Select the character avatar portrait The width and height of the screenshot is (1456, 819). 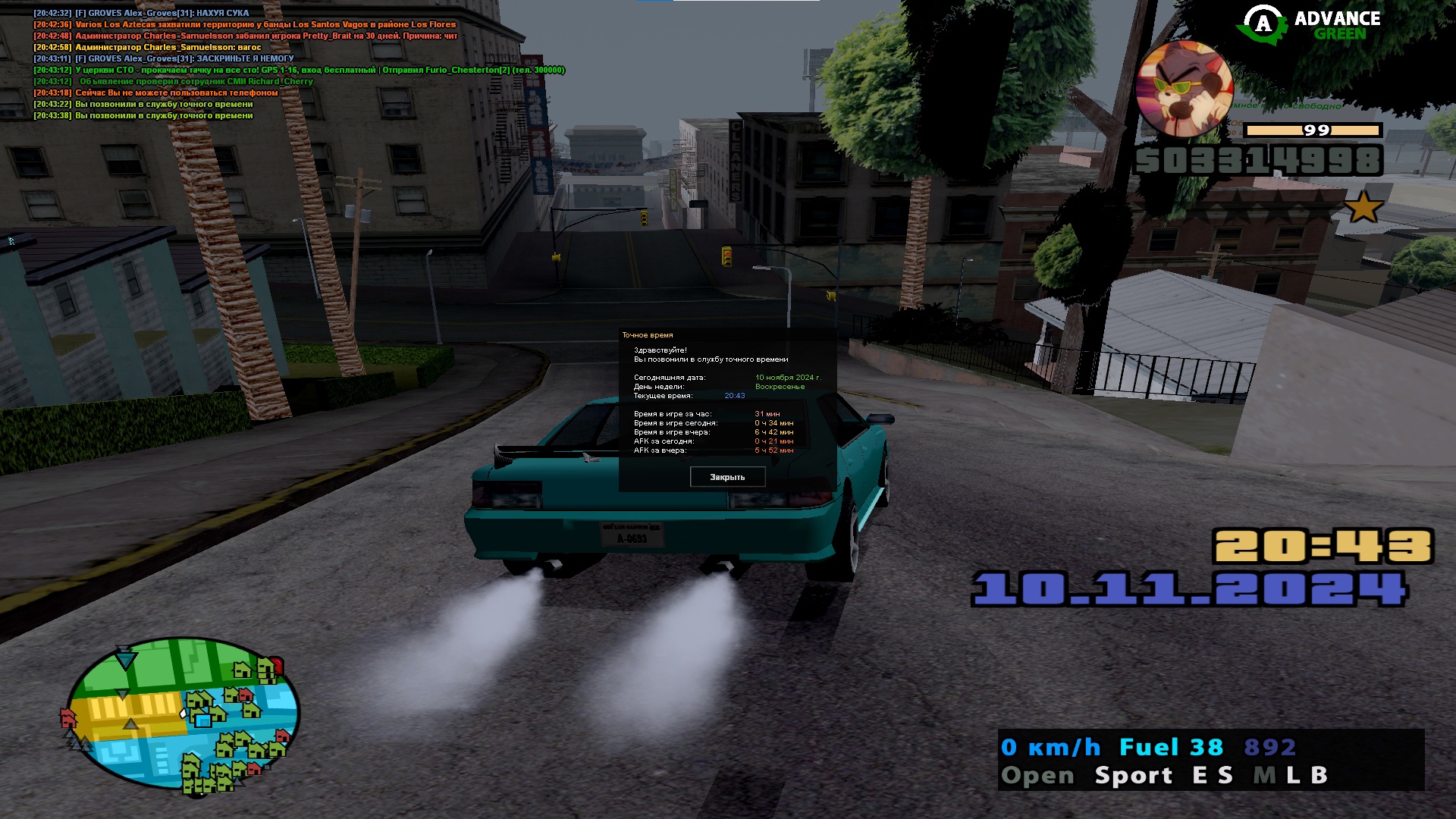(1184, 90)
